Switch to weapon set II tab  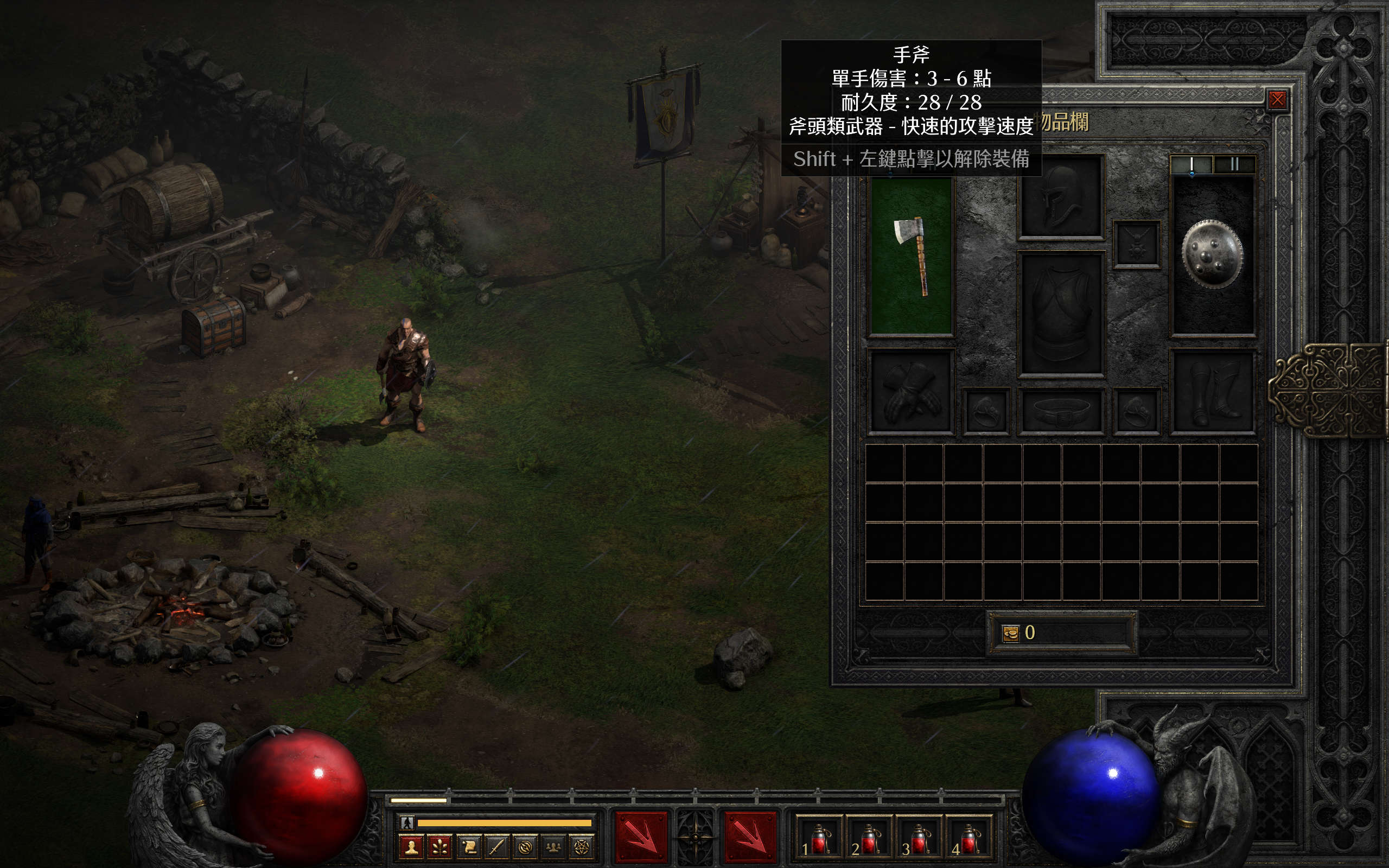(x=1234, y=165)
